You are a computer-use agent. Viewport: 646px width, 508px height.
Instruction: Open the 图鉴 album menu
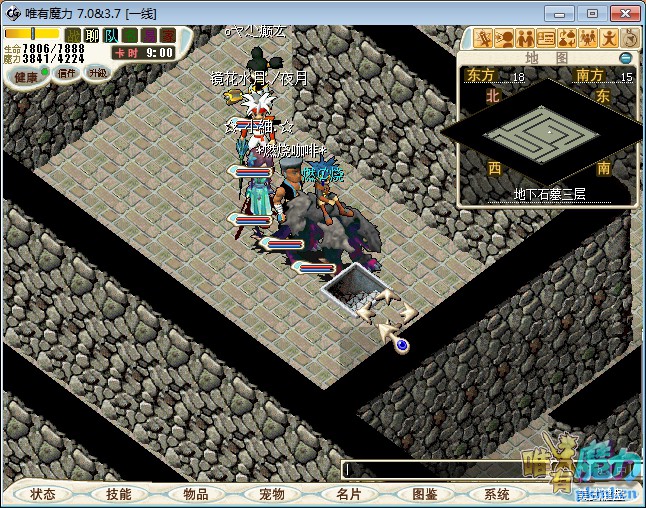tap(424, 494)
